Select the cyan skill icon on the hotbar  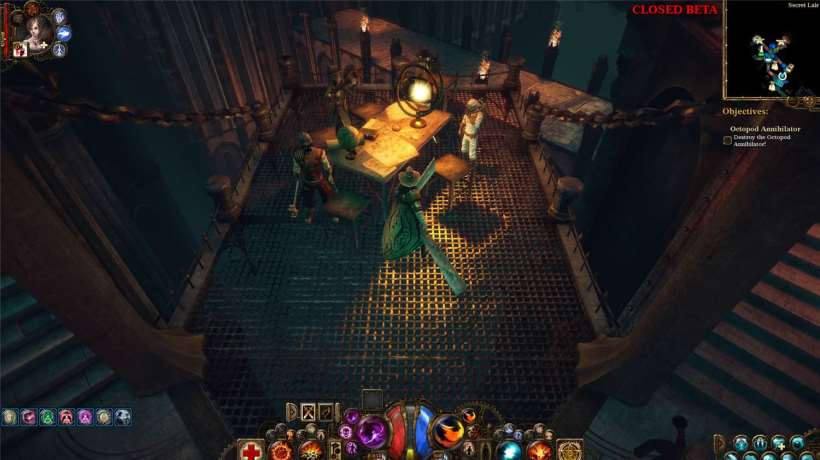coord(511,450)
